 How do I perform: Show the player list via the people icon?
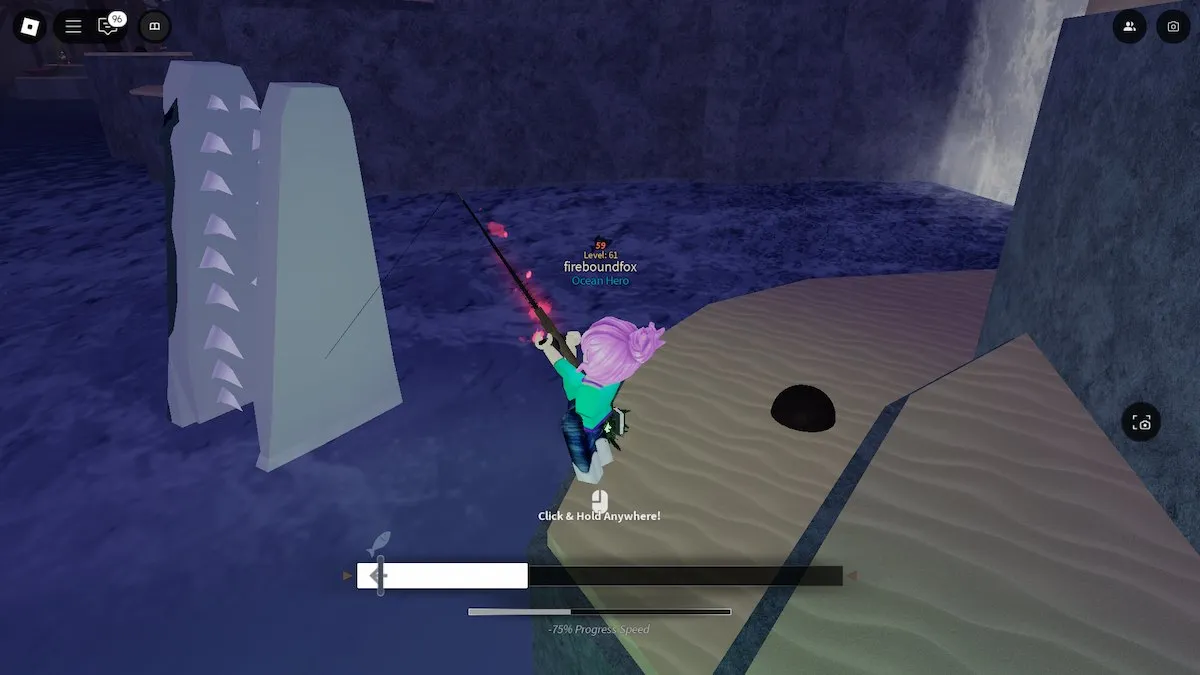coord(1129,27)
